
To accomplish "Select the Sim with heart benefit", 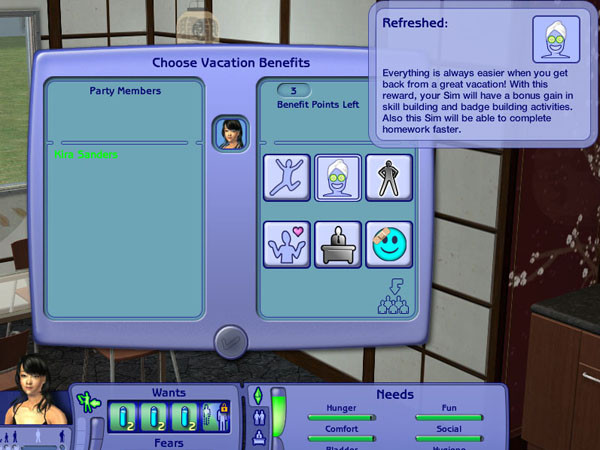I will (287, 244).
